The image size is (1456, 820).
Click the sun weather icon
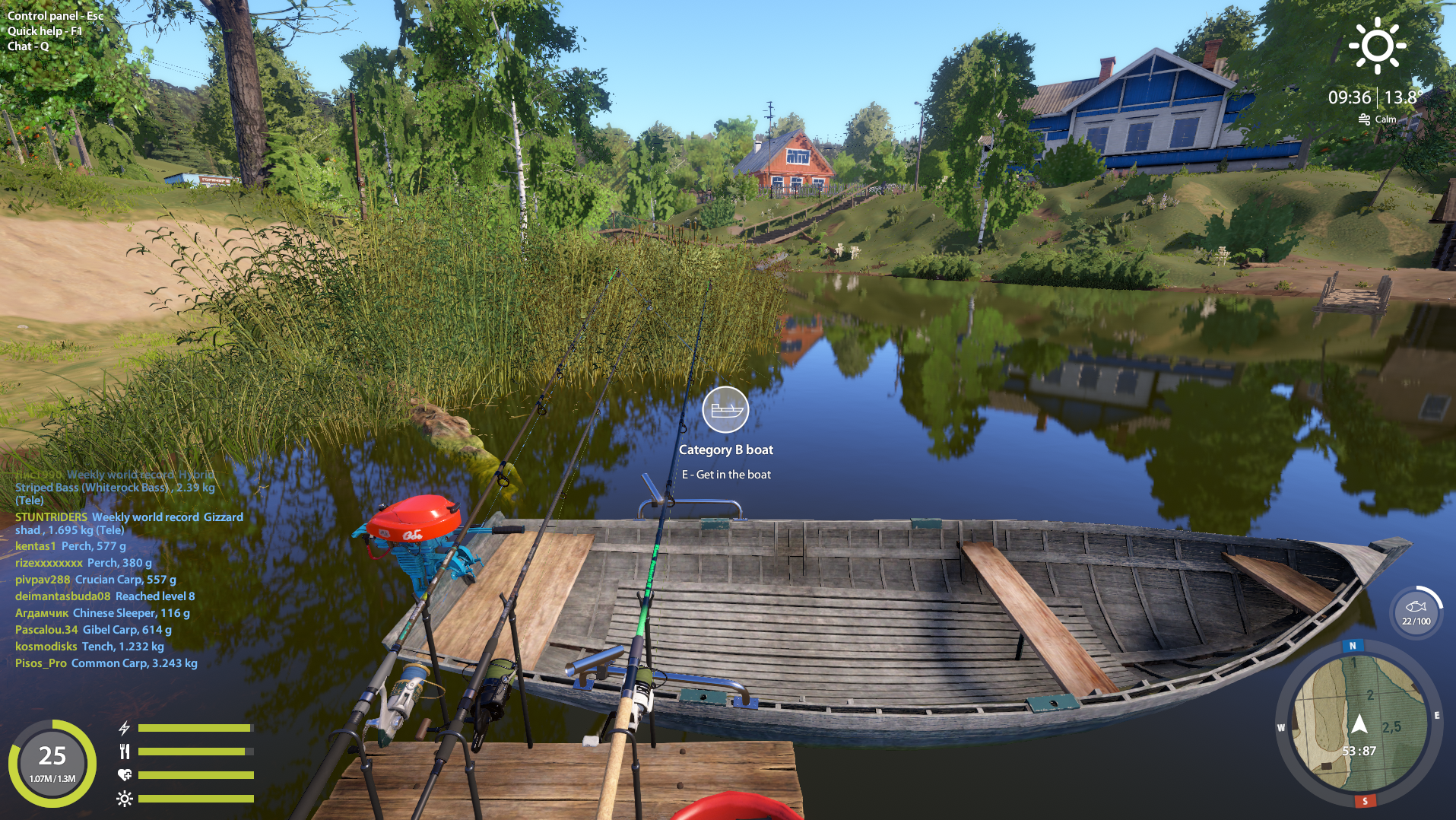click(1377, 46)
